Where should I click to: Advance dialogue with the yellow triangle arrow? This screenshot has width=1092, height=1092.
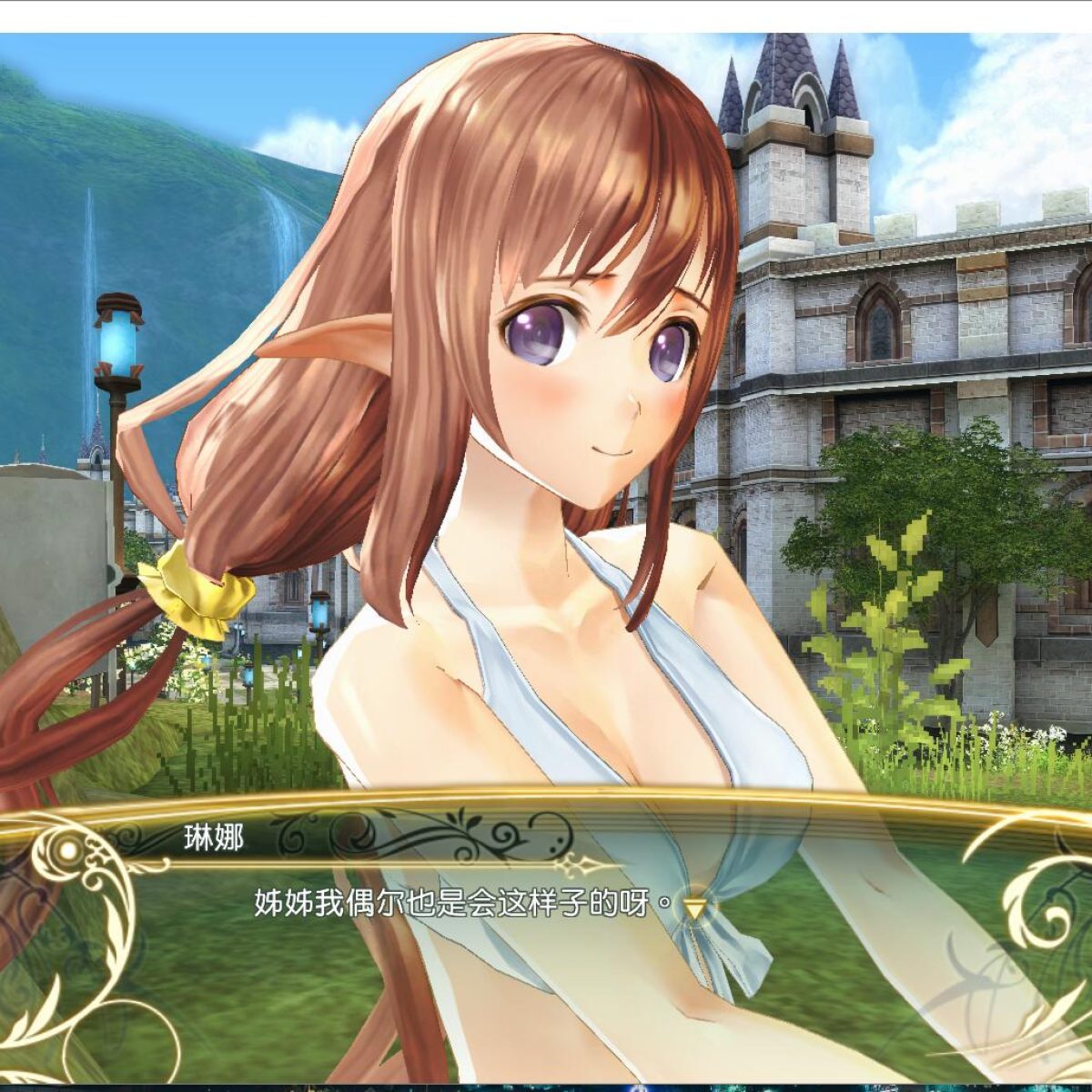click(x=695, y=907)
